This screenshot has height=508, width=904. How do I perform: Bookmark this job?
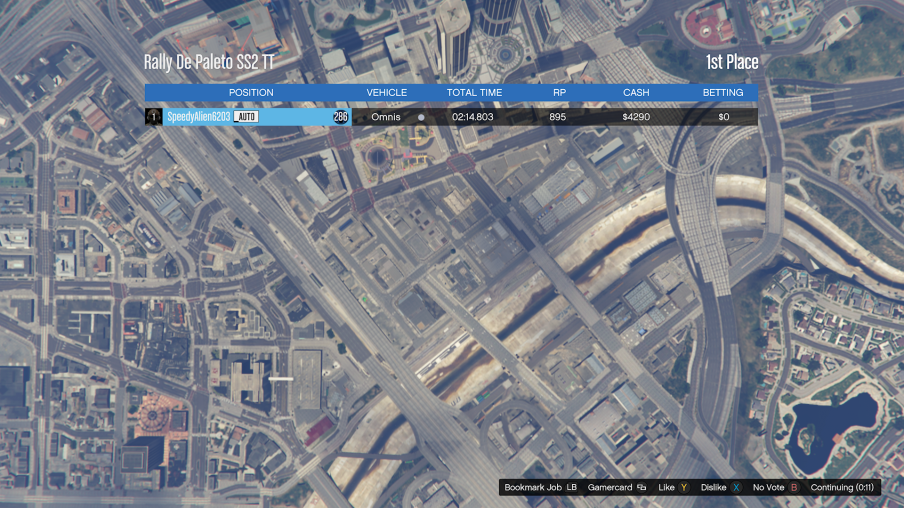pos(541,488)
